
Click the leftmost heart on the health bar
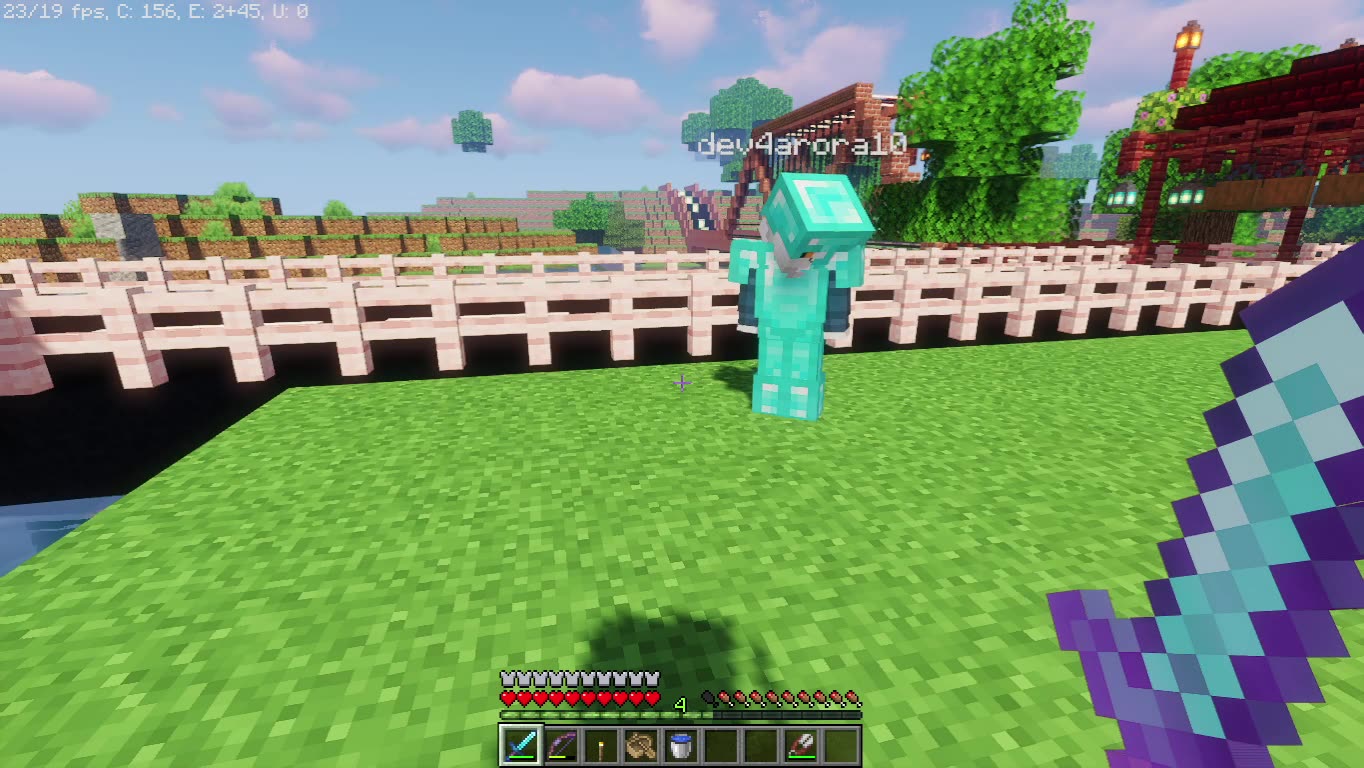[507, 697]
